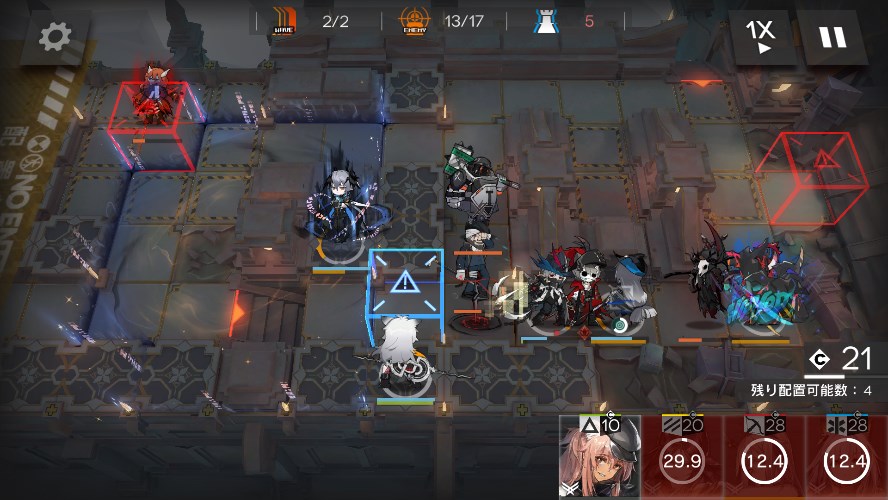The width and height of the screenshot is (888, 500).
Task: Pick the 28-cost card with star-burst class icon
Action: point(846,458)
